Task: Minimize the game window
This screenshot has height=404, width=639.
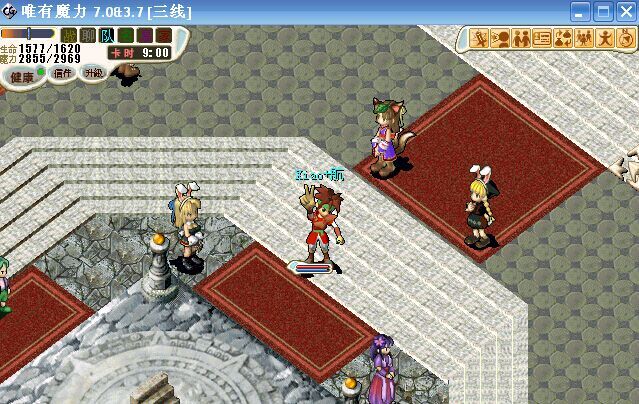Action: point(580,11)
